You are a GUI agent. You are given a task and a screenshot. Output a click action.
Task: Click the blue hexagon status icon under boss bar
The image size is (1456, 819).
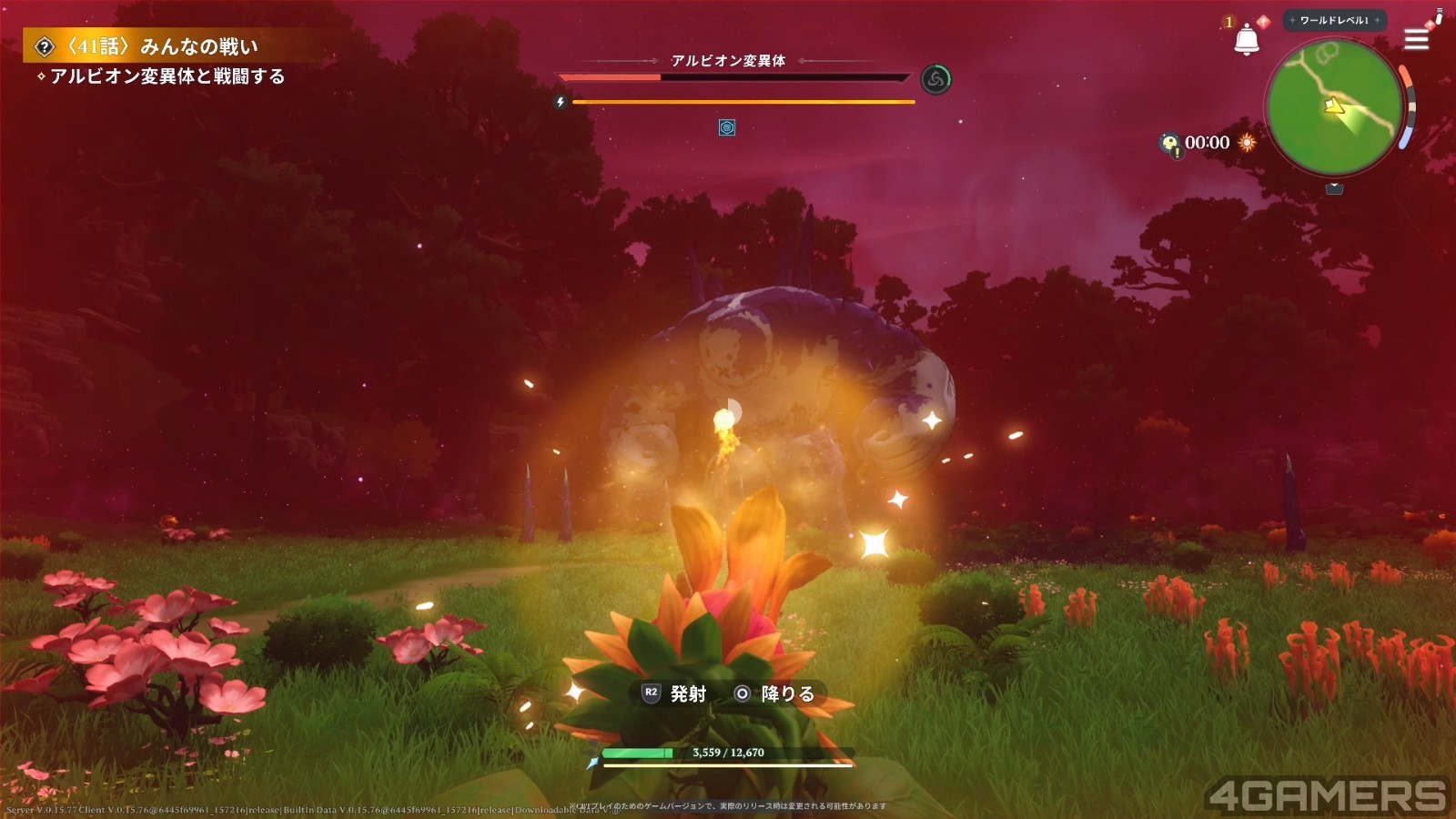pos(727,128)
